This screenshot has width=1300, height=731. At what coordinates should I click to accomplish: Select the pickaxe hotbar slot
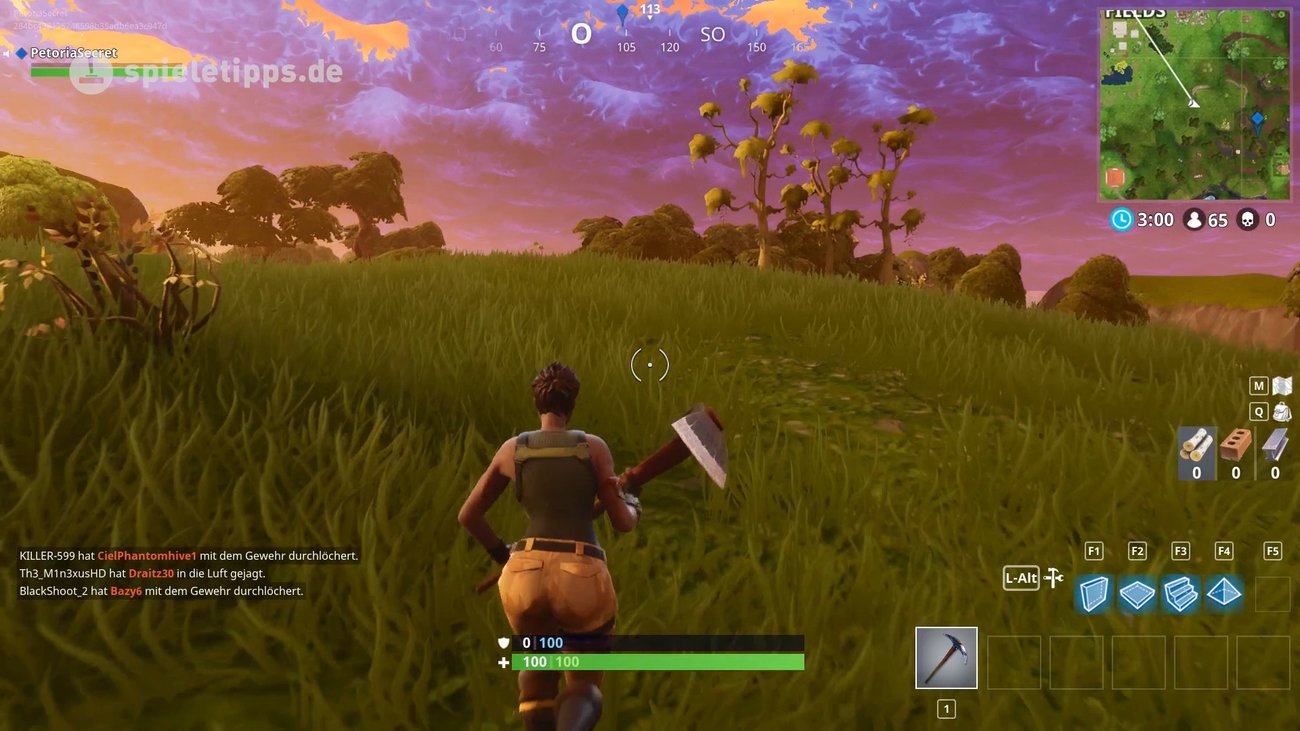(x=946, y=658)
